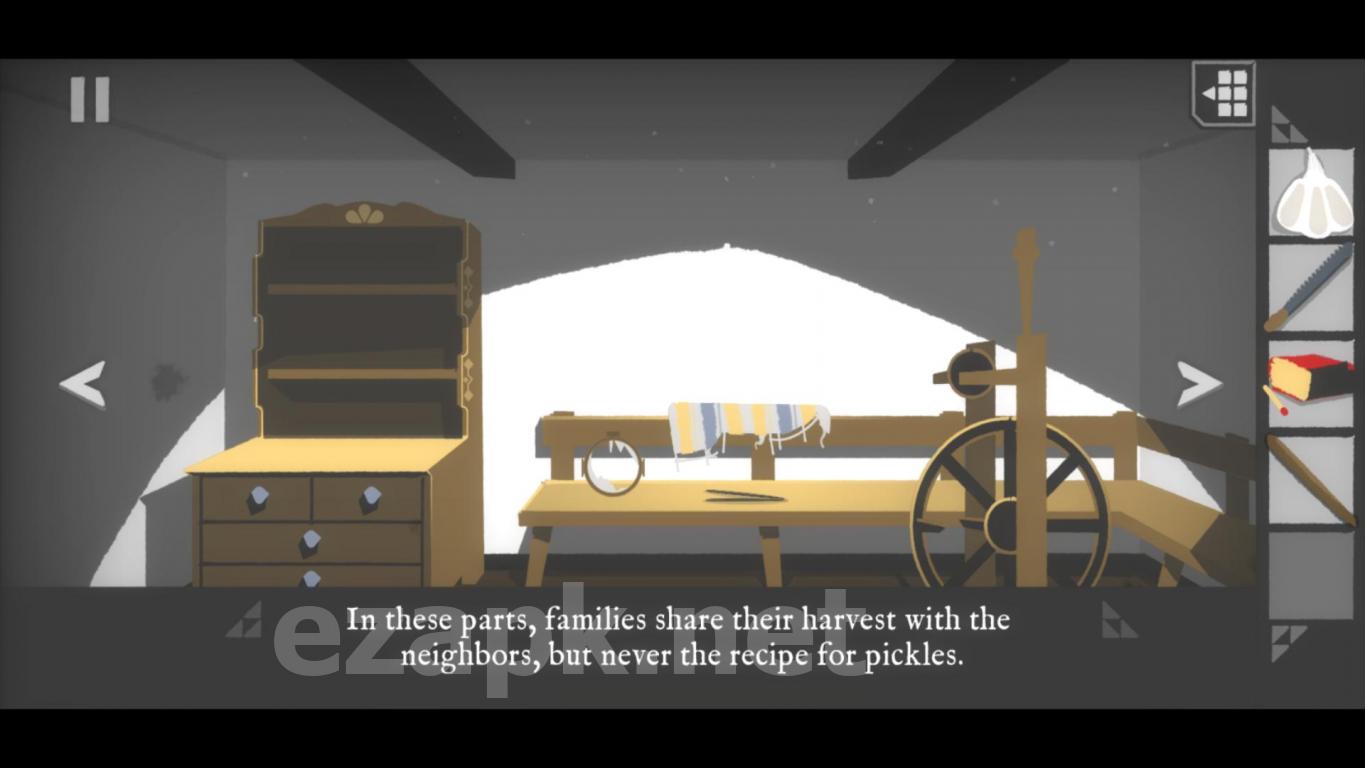
Task: Select the garlic bulb in inventory
Action: click(x=1312, y=194)
